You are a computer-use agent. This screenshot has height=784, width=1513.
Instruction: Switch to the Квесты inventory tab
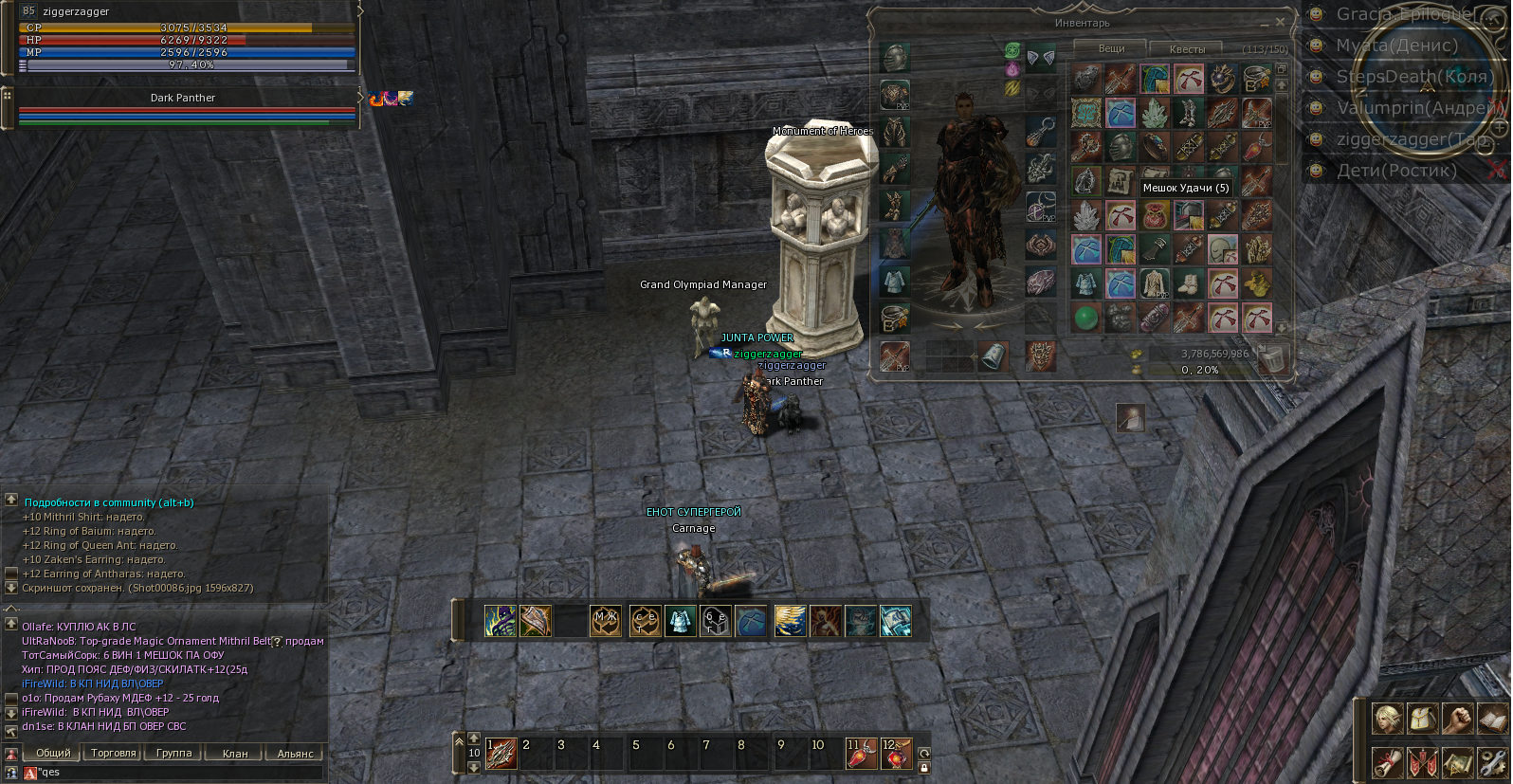coord(1187,48)
